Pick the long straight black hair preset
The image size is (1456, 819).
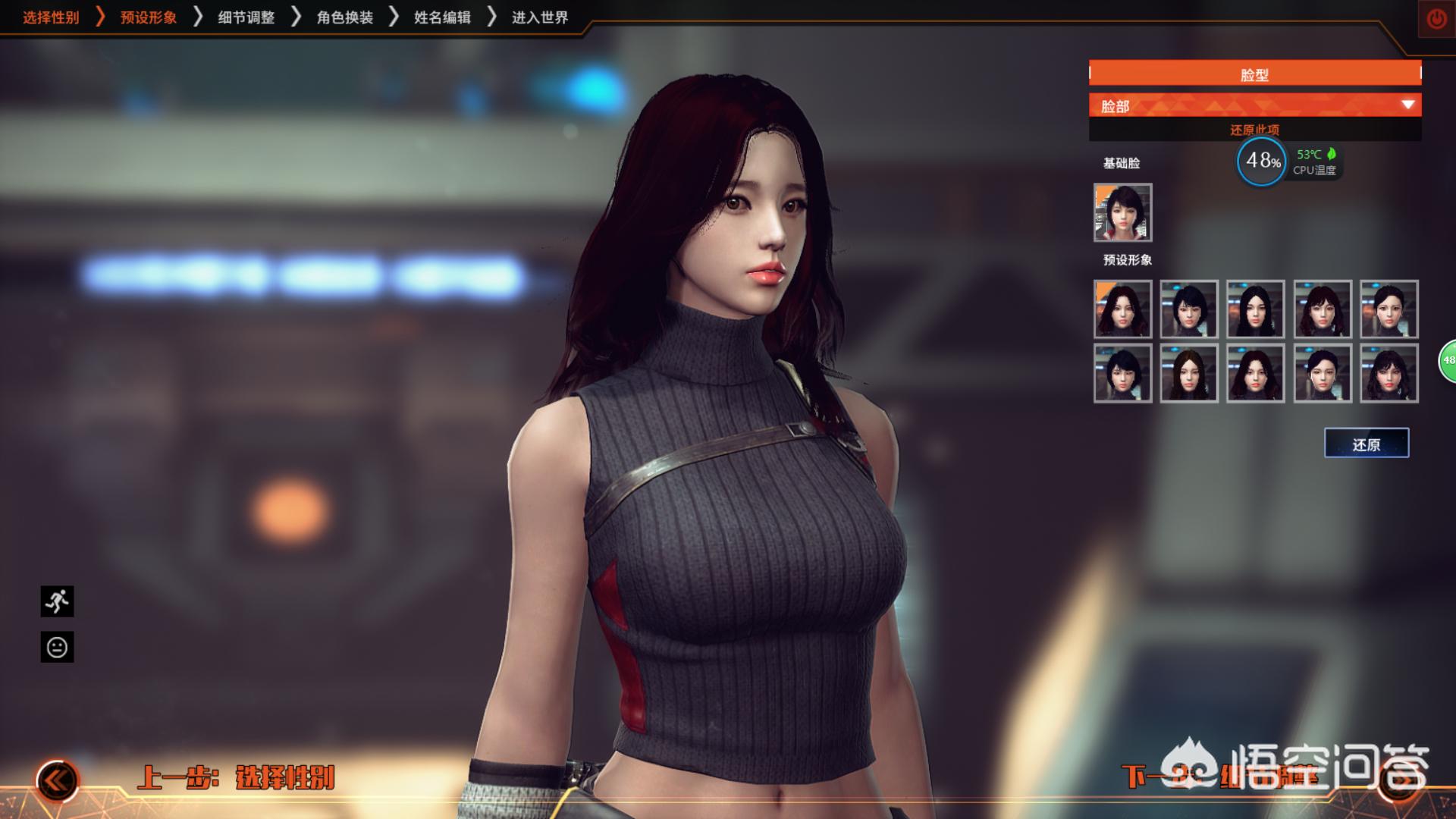(1255, 309)
